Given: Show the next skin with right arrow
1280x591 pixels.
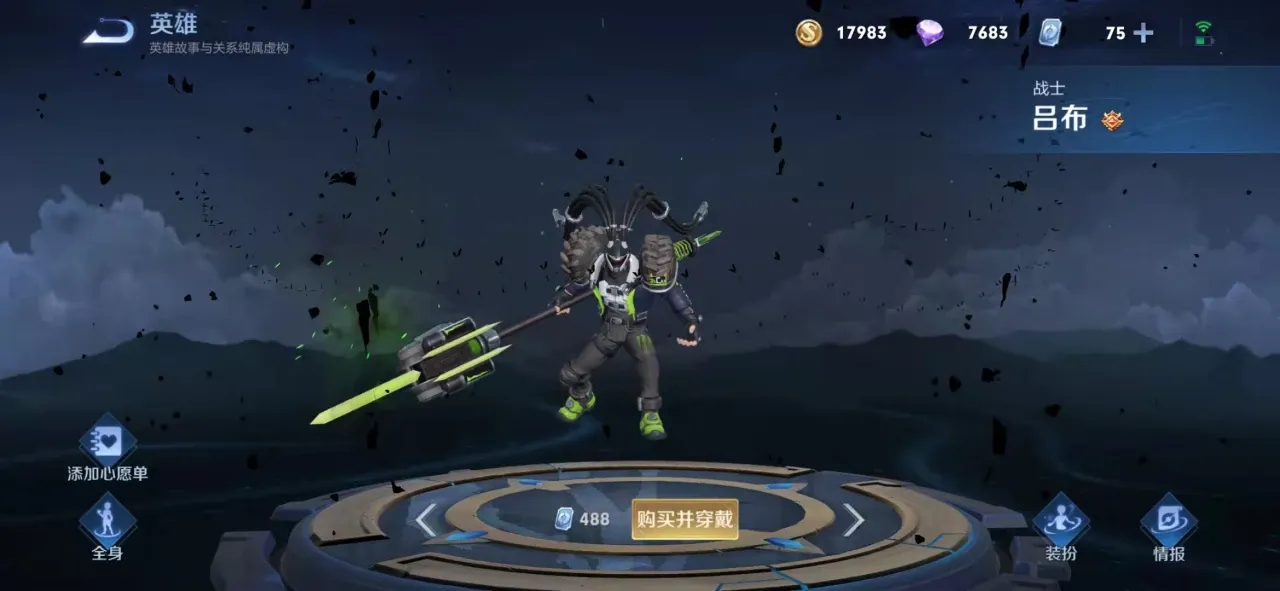Looking at the screenshot, I should click(853, 519).
